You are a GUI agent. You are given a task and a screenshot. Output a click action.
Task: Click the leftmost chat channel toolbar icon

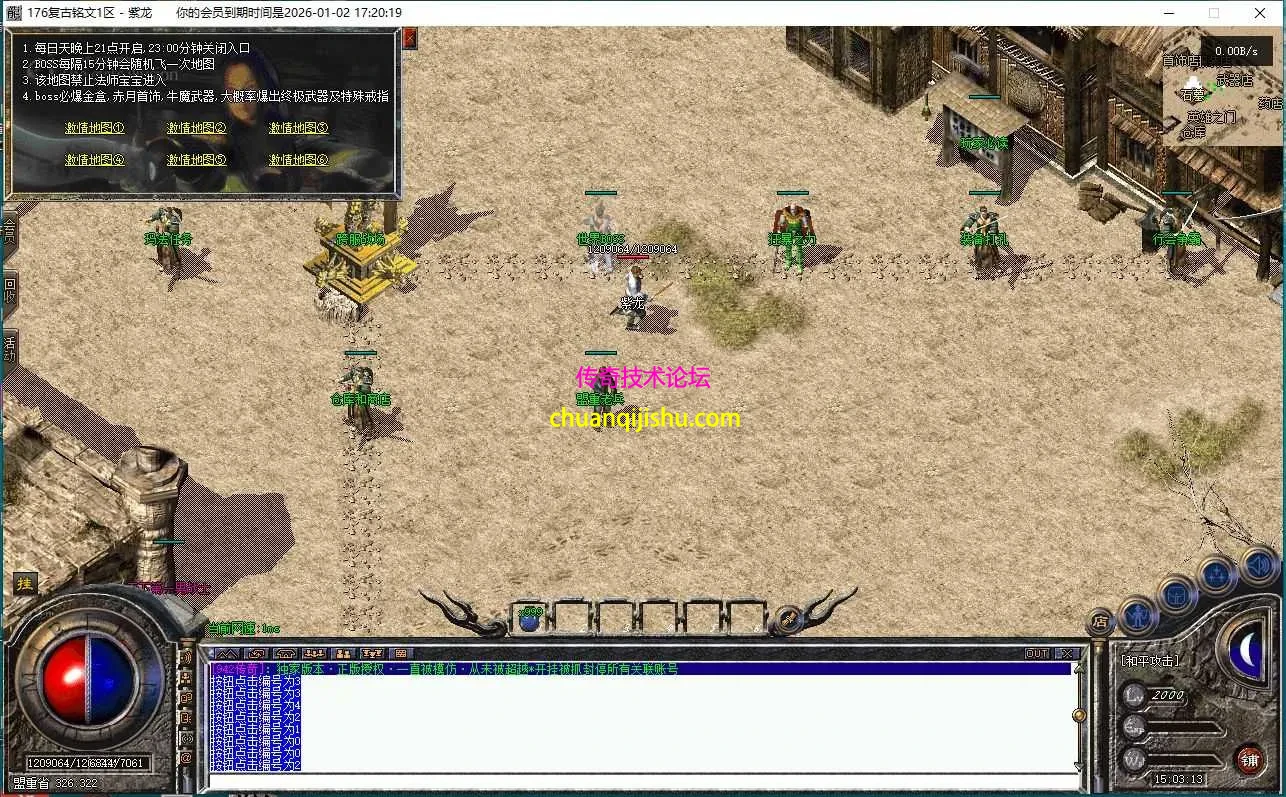pyautogui.click(x=226, y=653)
